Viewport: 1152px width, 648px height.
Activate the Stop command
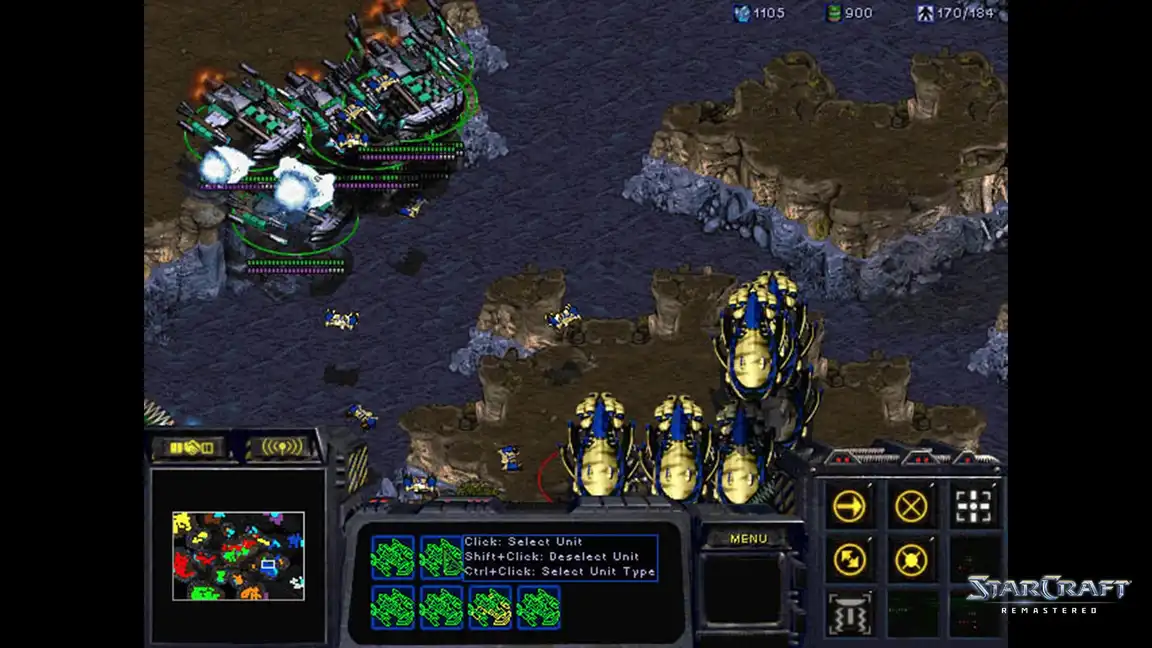[x=911, y=506]
